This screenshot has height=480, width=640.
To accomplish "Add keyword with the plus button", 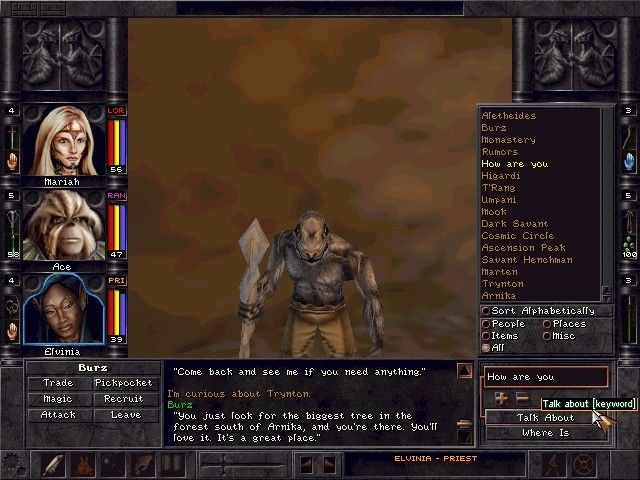I will [501, 399].
